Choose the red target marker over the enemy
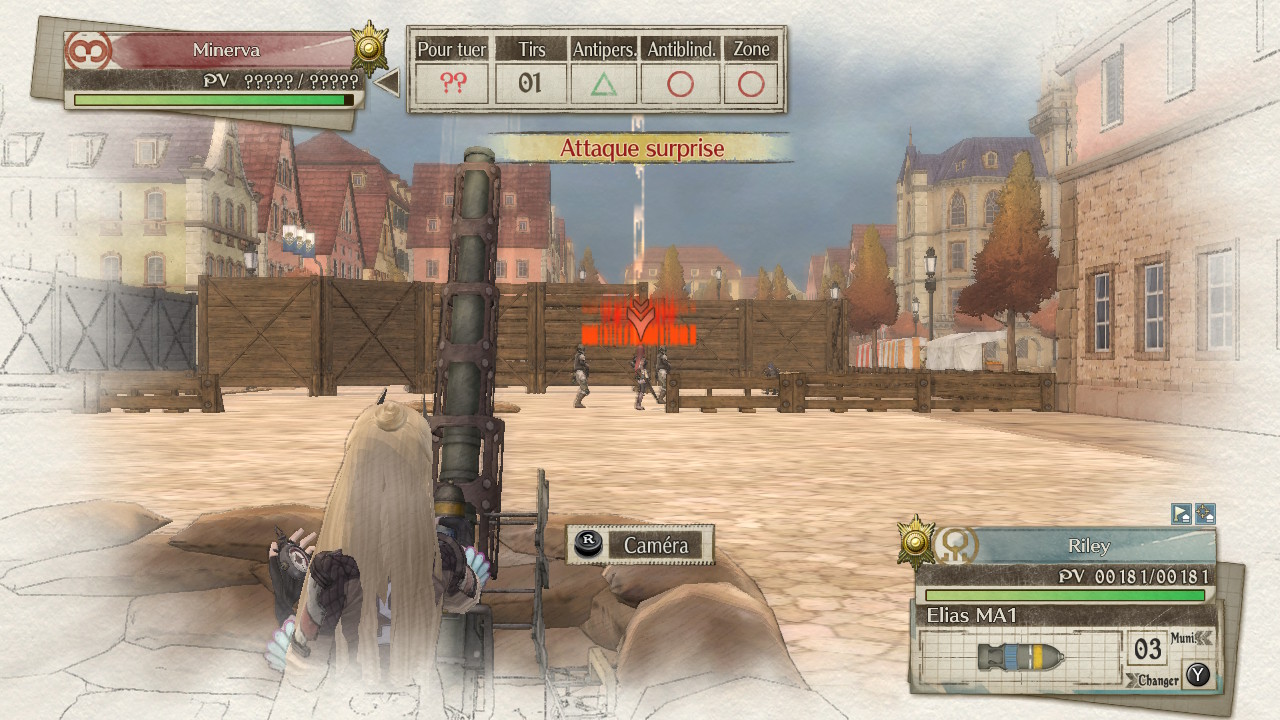This screenshot has height=720, width=1280. pyautogui.click(x=640, y=322)
